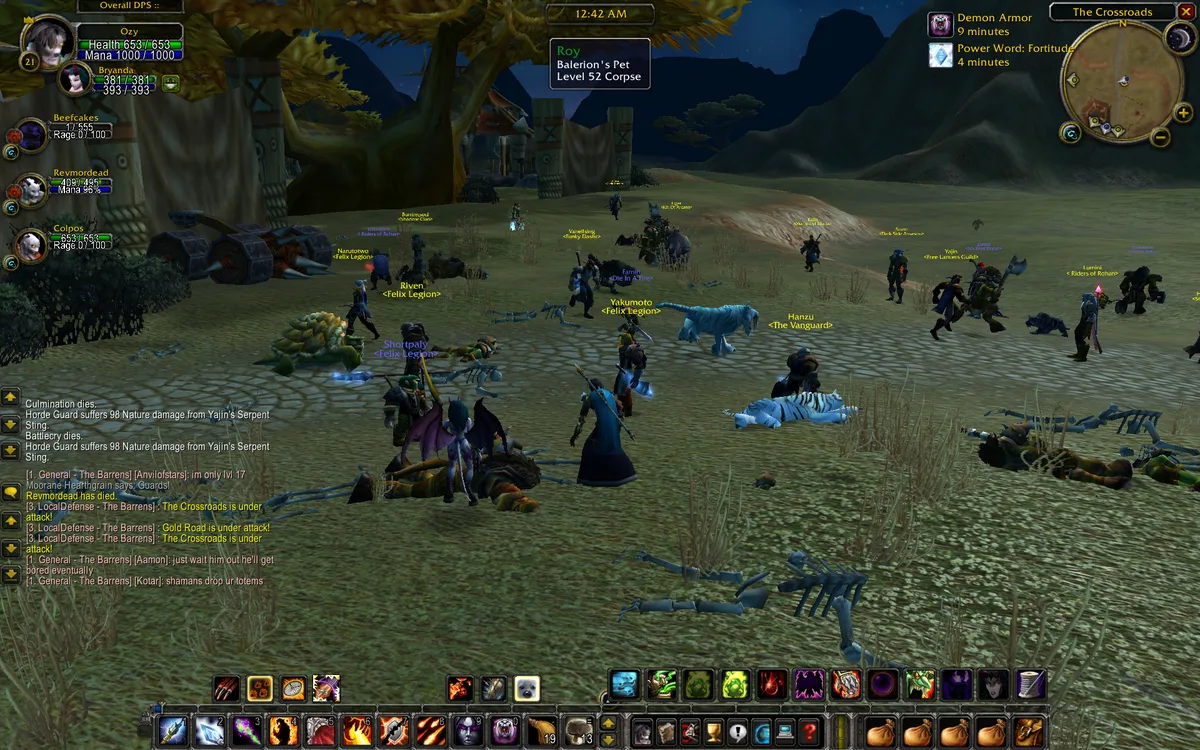Activate the thread spool ability icon

click(1031, 684)
